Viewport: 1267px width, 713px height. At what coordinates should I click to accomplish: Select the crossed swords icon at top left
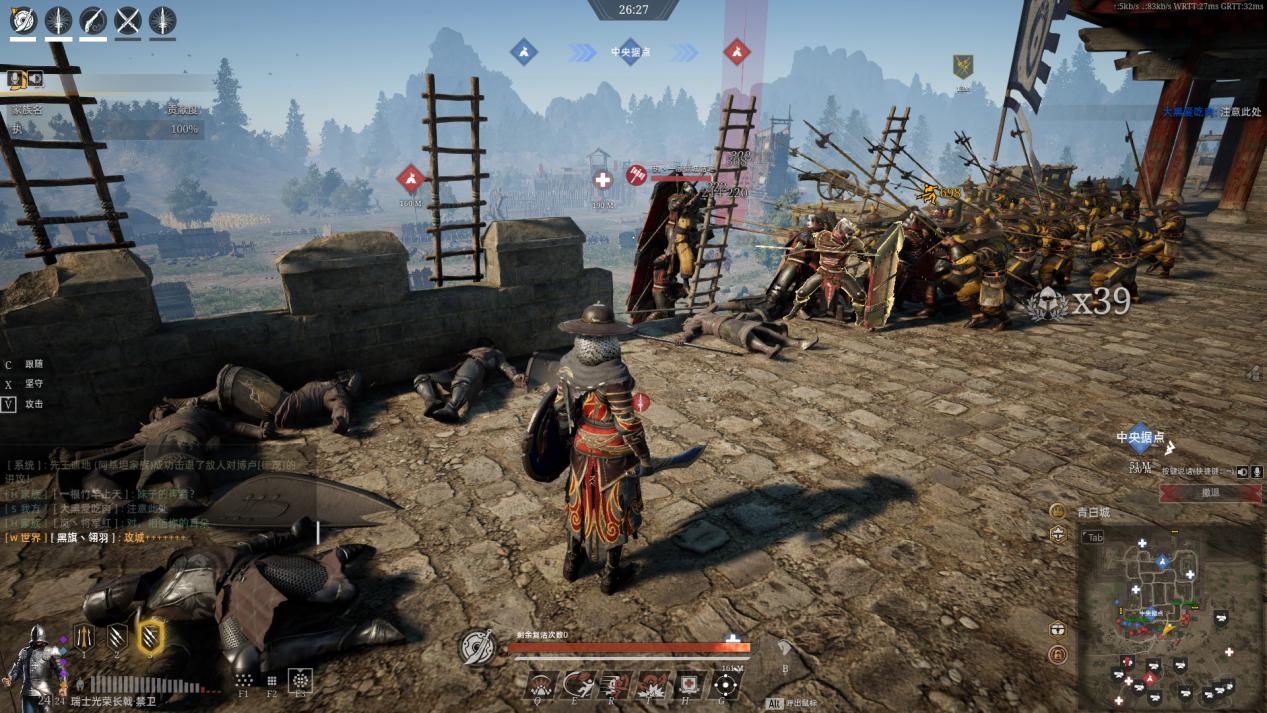pyautogui.click(x=128, y=20)
